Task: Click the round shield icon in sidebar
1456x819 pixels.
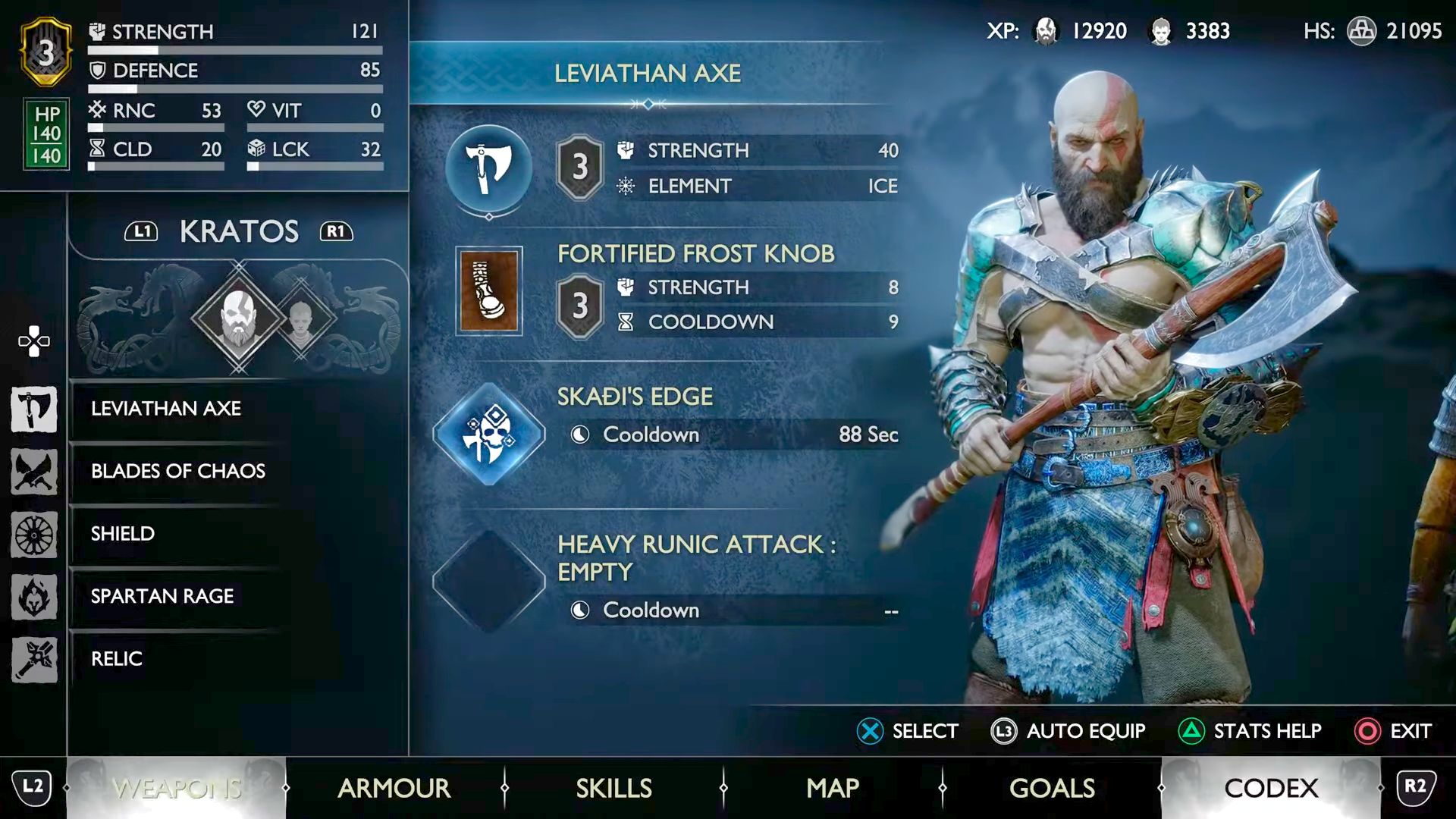Action: [x=34, y=535]
